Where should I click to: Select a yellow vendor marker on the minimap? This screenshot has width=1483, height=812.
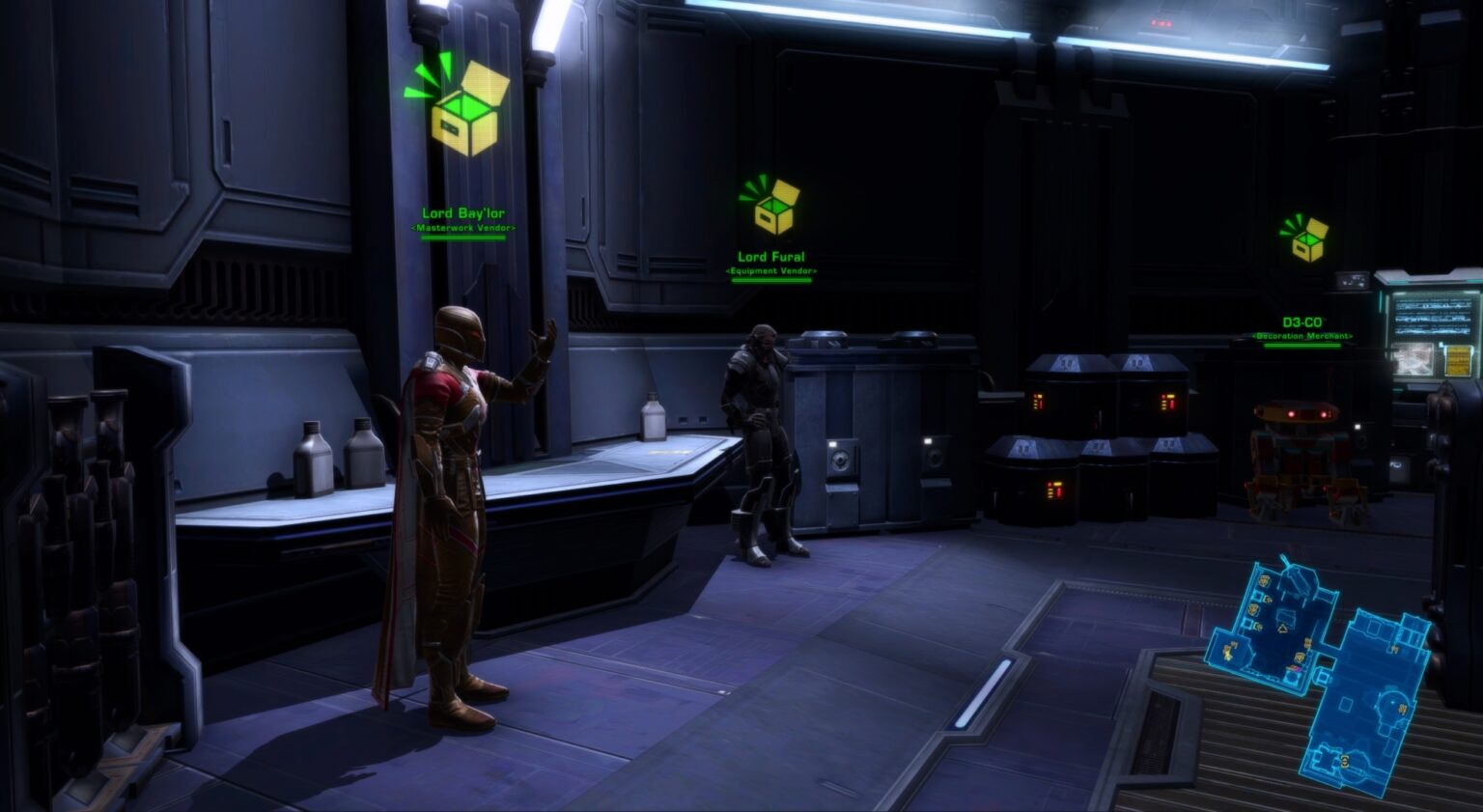1263,582
